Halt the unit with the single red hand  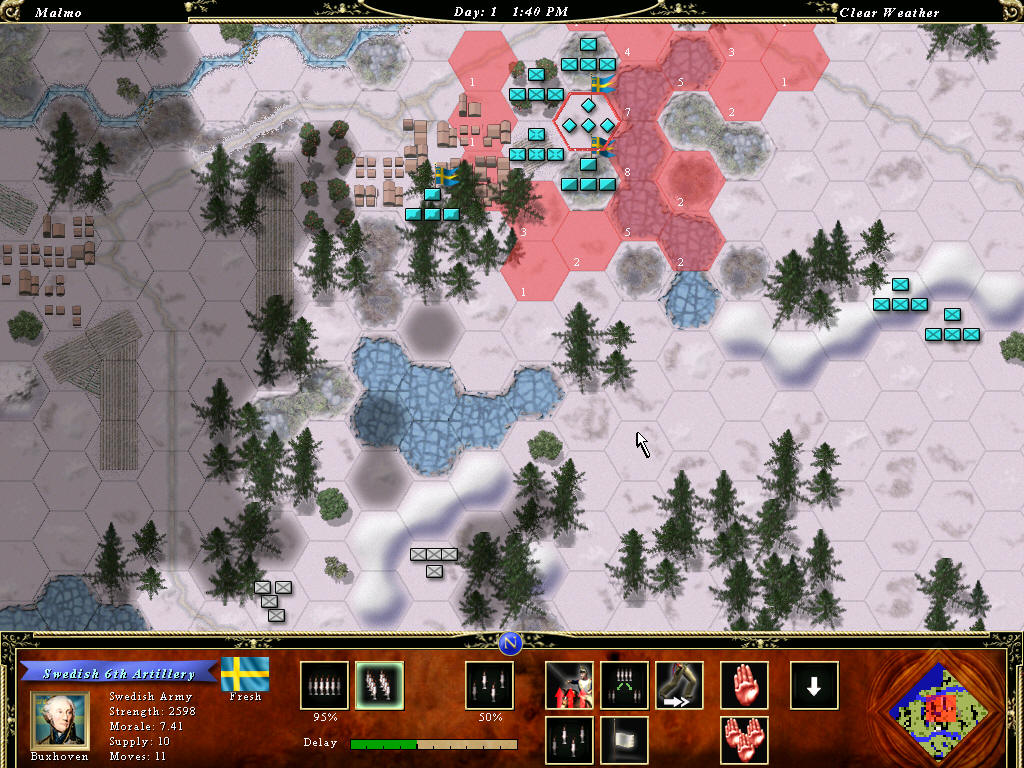(745, 686)
